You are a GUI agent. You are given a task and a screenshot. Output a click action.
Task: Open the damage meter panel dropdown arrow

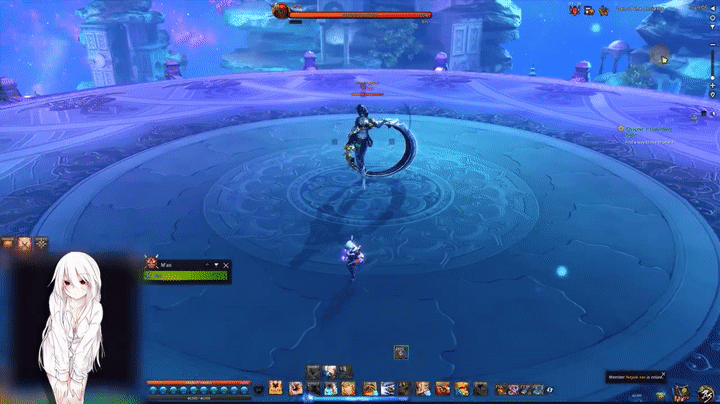click(217, 265)
